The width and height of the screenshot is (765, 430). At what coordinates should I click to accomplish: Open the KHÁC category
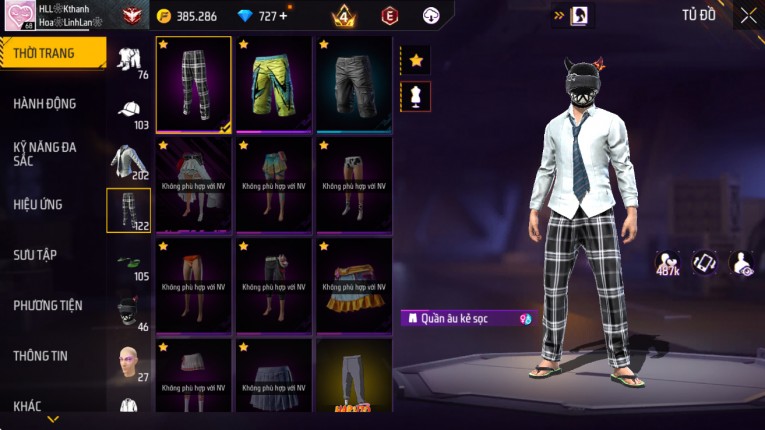(29, 406)
